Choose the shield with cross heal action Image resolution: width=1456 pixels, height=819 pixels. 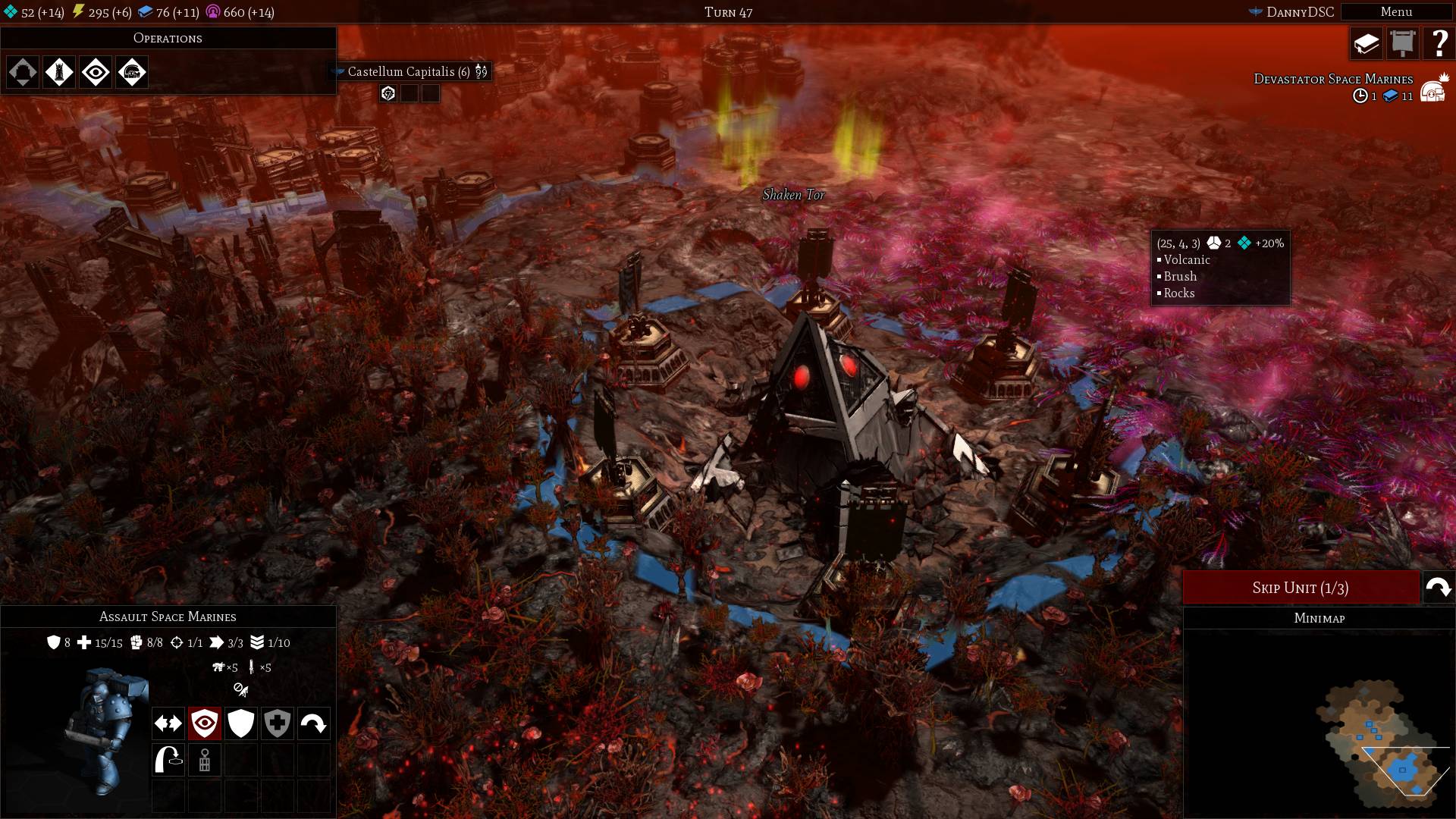click(278, 723)
